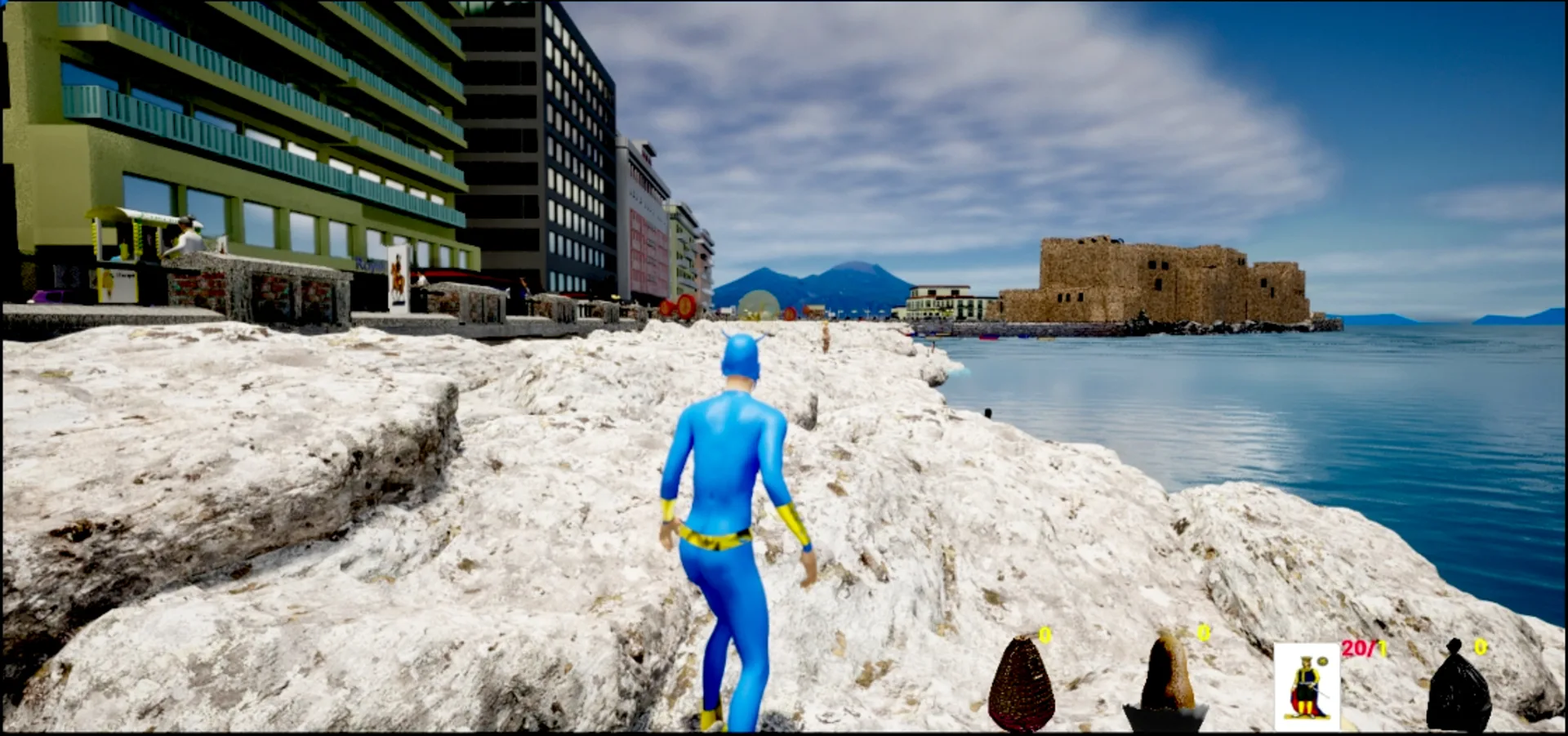Select the horse-rider poster banner
The image size is (1568, 736).
[x=399, y=278]
